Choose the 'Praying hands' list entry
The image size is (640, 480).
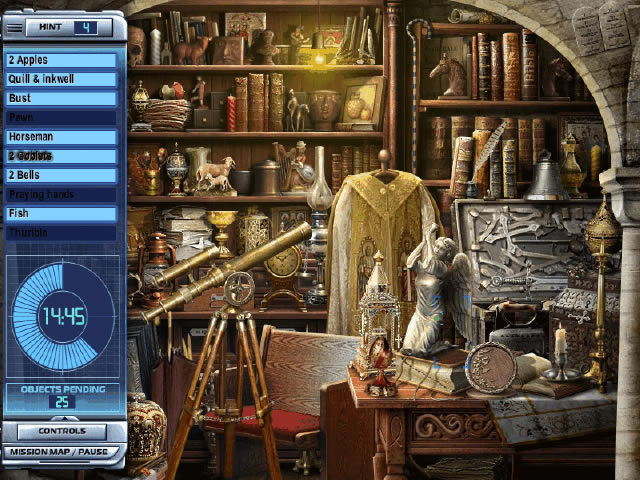coord(62,194)
